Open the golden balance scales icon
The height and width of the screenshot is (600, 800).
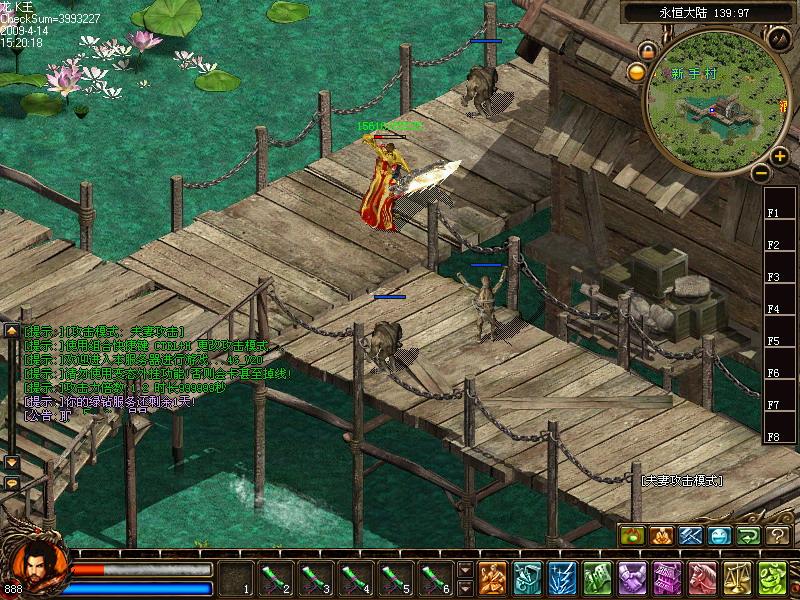point(736,578)
